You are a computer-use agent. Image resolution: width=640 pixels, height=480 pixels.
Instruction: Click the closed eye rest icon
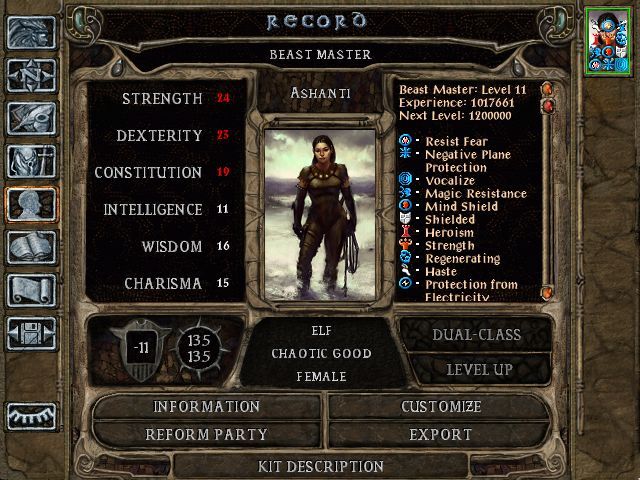(30, 415)
